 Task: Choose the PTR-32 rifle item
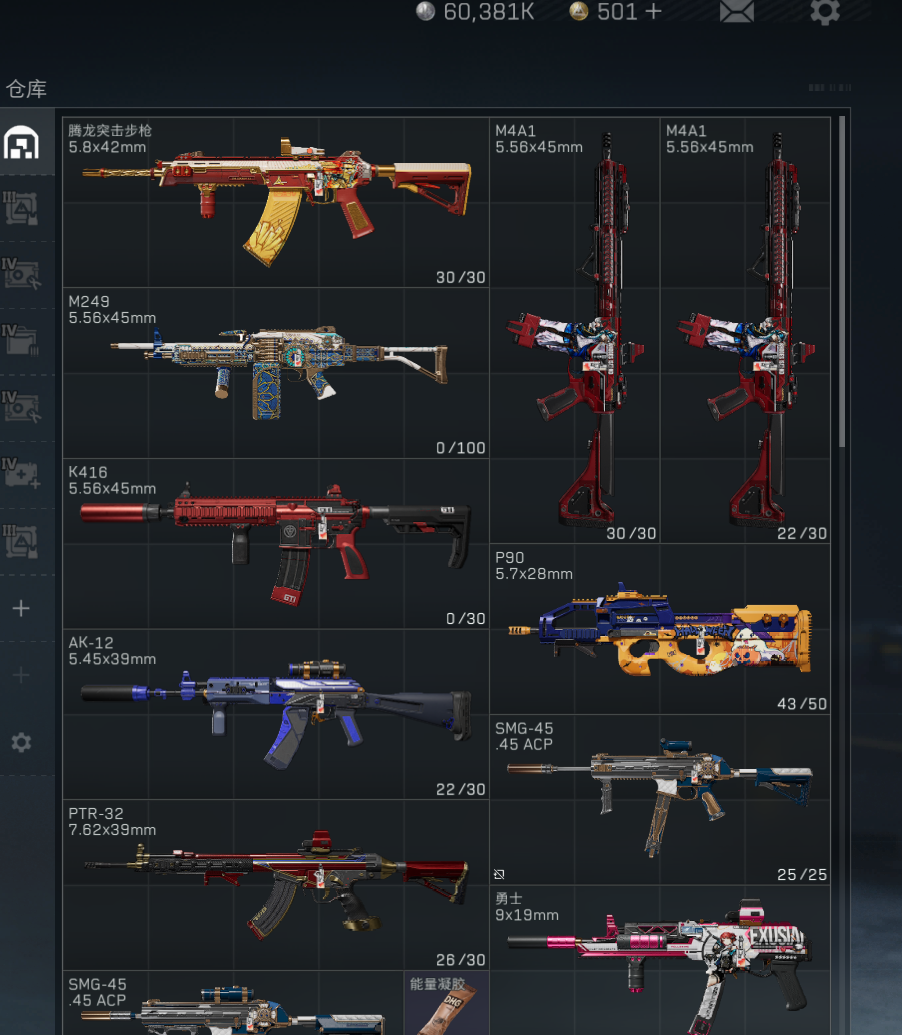point(276,884)
